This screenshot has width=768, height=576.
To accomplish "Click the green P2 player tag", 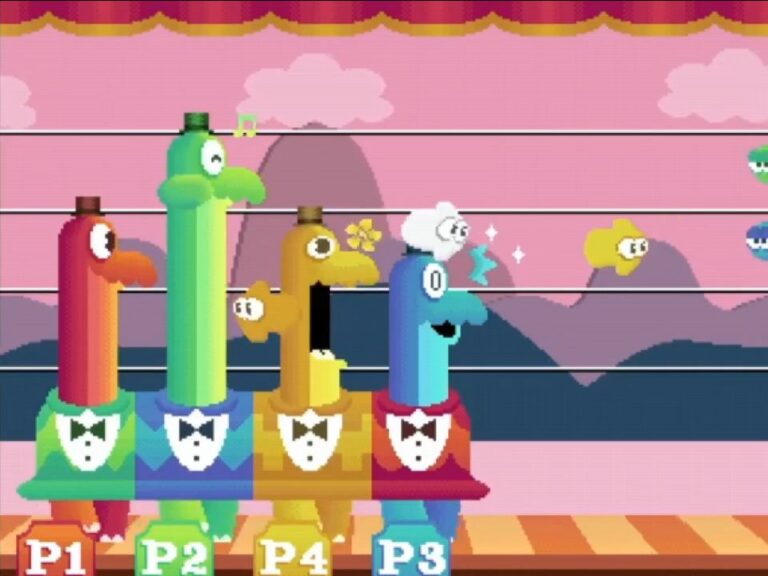I will point(174,553).
